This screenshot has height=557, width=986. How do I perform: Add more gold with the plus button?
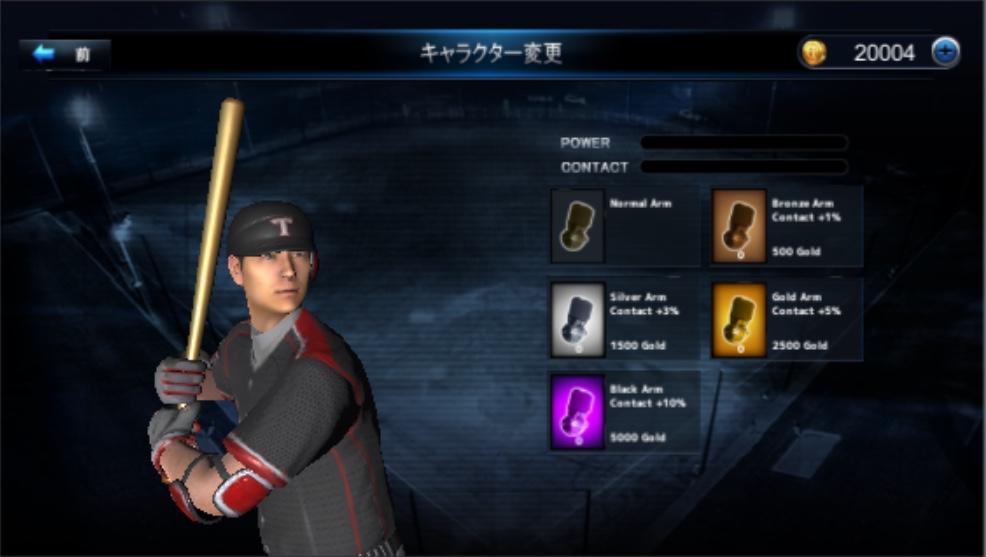pyautogui.click(x=945, y=53)
